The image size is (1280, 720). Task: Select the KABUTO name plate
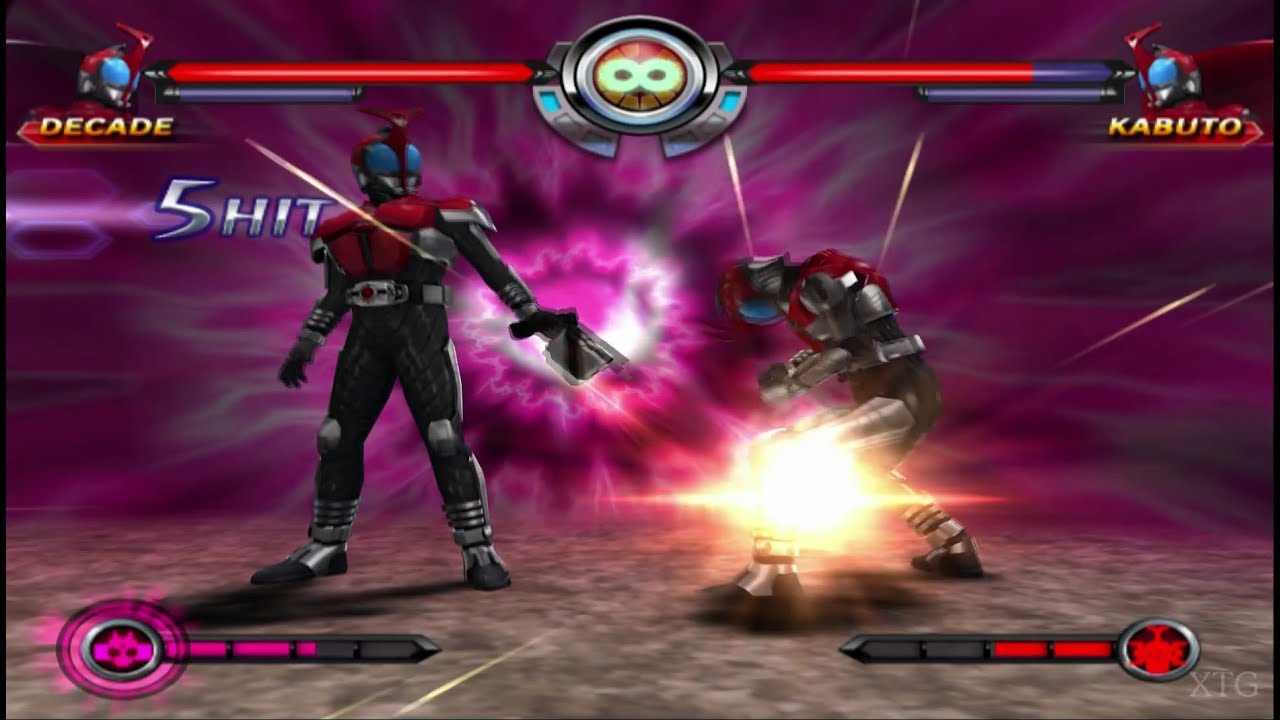1175,126
